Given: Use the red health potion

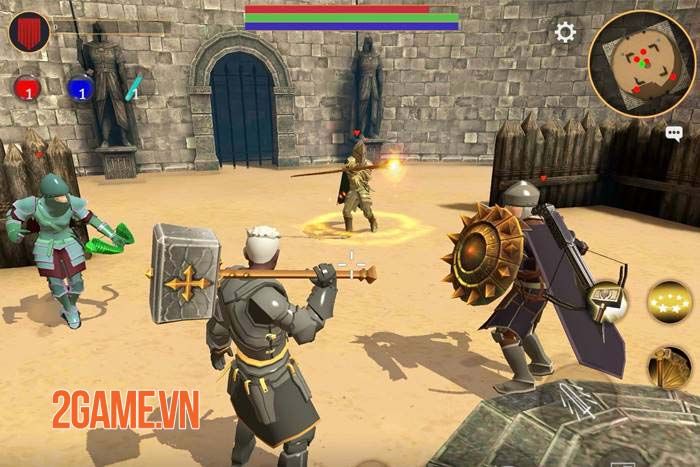Looking at the screenshot, I should pos(27,88).
